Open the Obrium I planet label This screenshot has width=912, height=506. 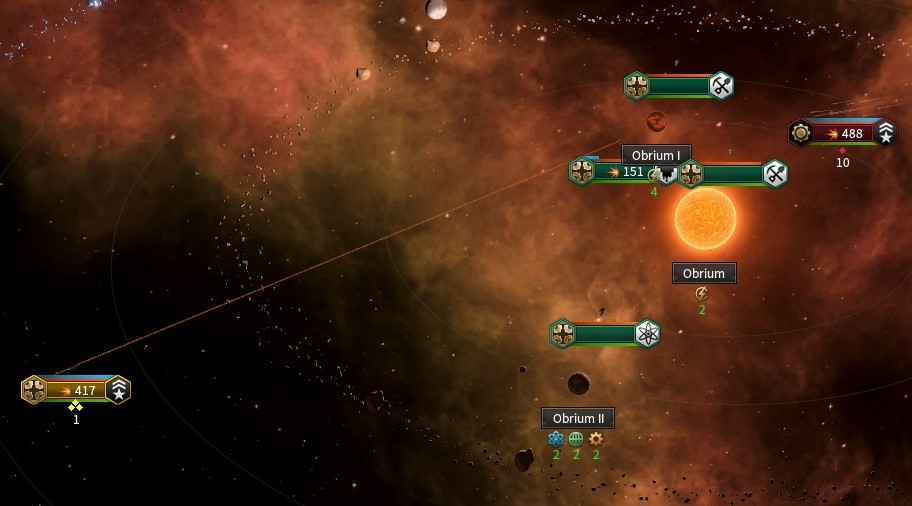point(656,155)
